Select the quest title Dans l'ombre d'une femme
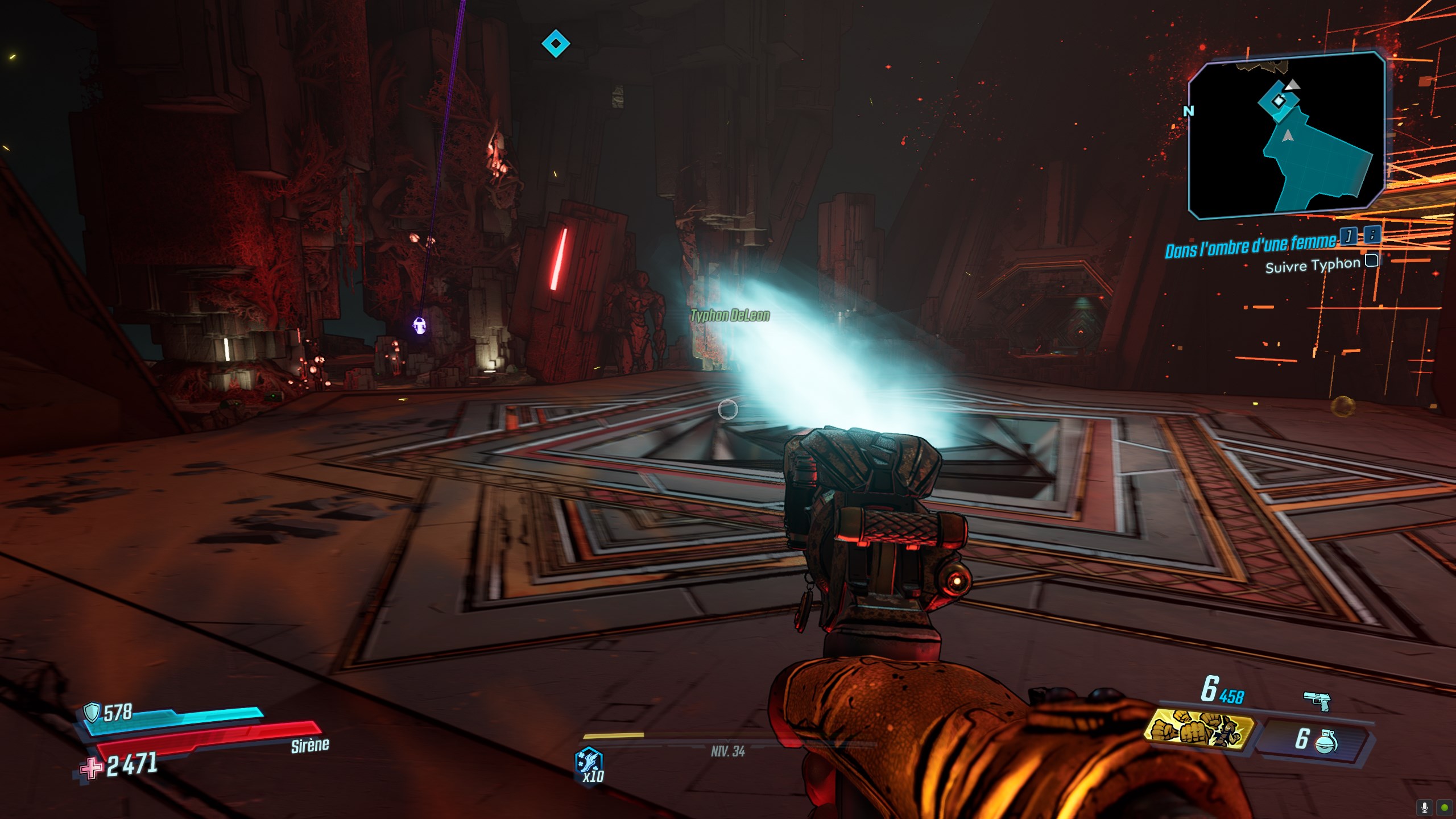 [1250, 246]
